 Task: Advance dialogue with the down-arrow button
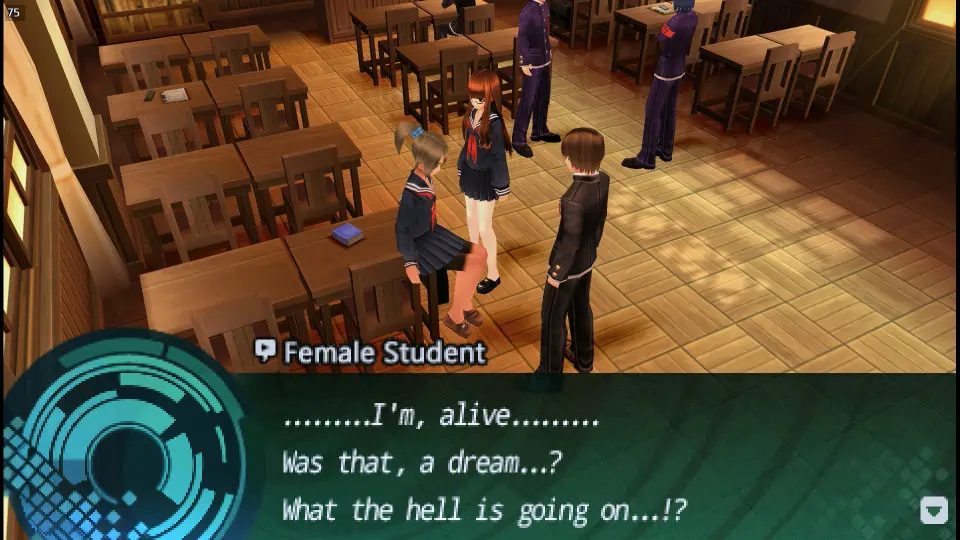[x=933, y=510]
